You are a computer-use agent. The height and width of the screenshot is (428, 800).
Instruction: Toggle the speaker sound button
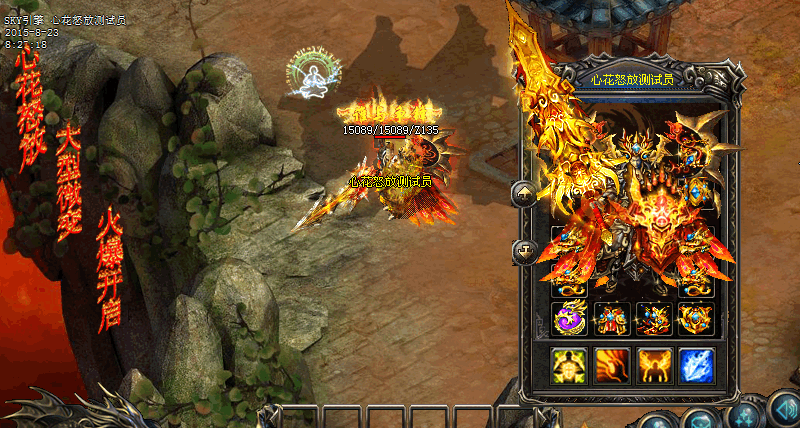click(782, 409)
